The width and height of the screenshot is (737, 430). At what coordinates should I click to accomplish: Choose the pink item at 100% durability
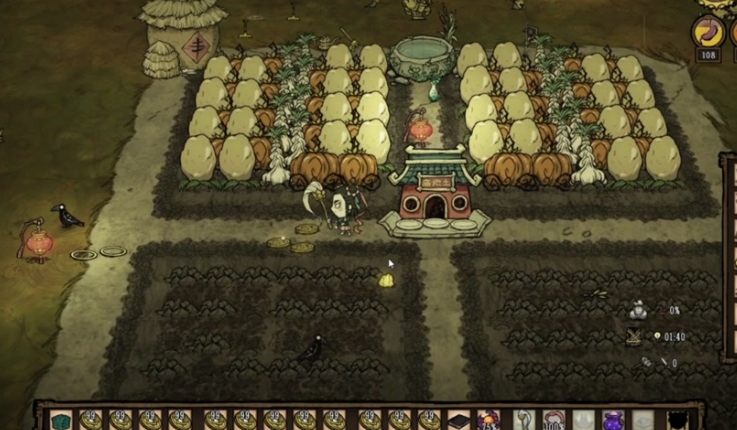[x=553, y=420]
